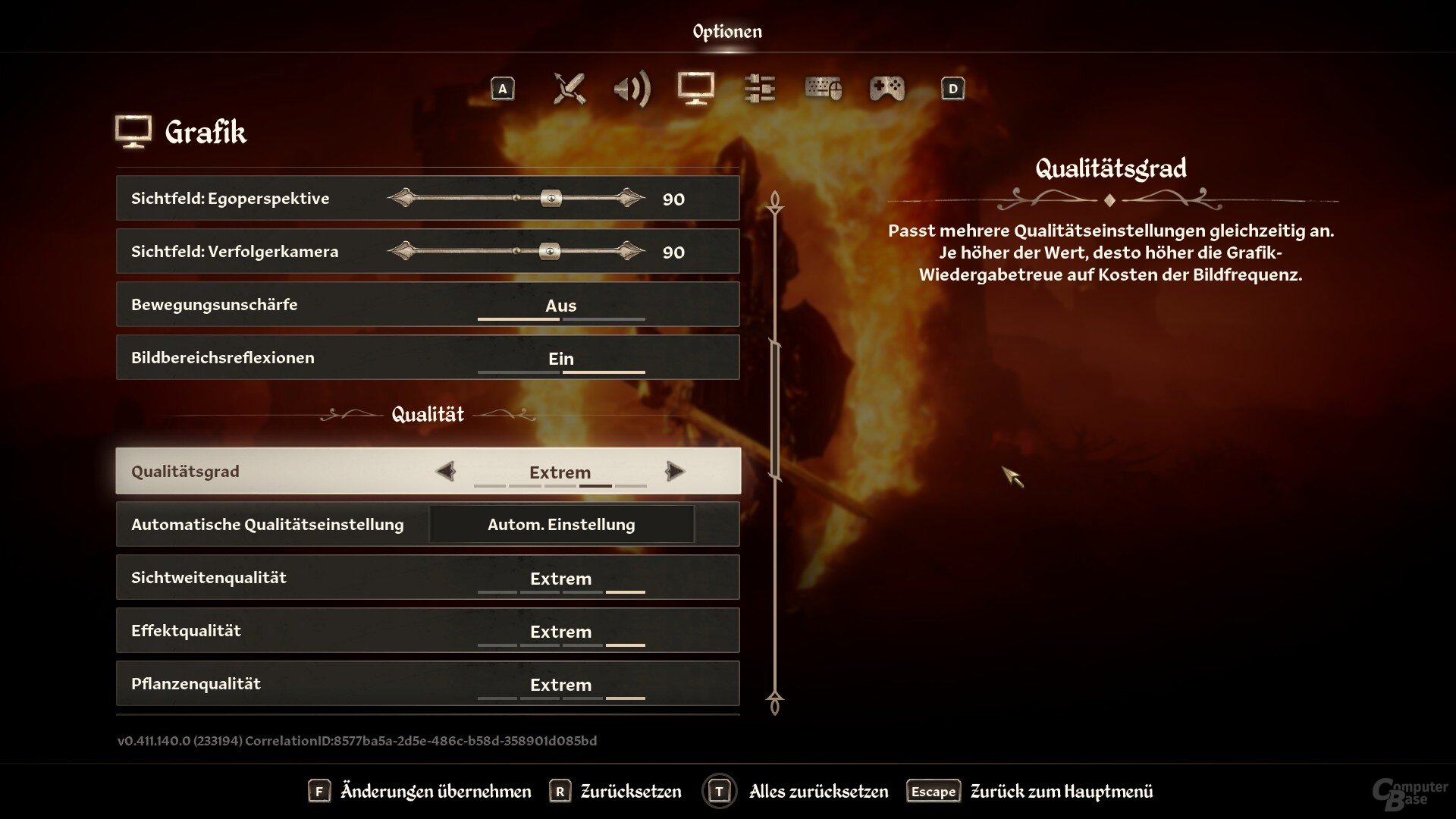Click the right arrow on Qualitätsgrad
The image size is (1456, 819).
pos(674,471)
